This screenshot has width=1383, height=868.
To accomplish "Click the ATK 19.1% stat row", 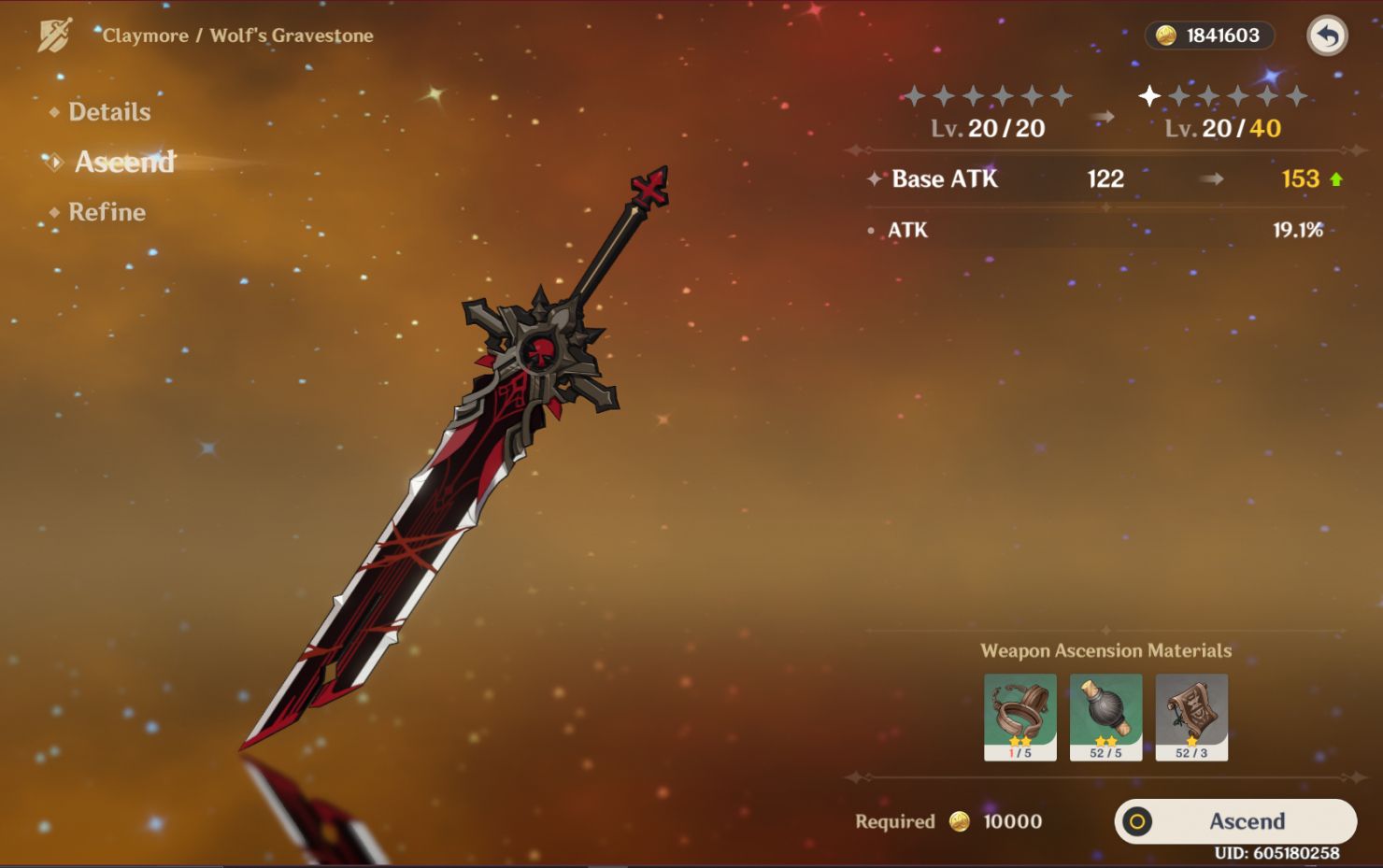I will point(1103,230).
